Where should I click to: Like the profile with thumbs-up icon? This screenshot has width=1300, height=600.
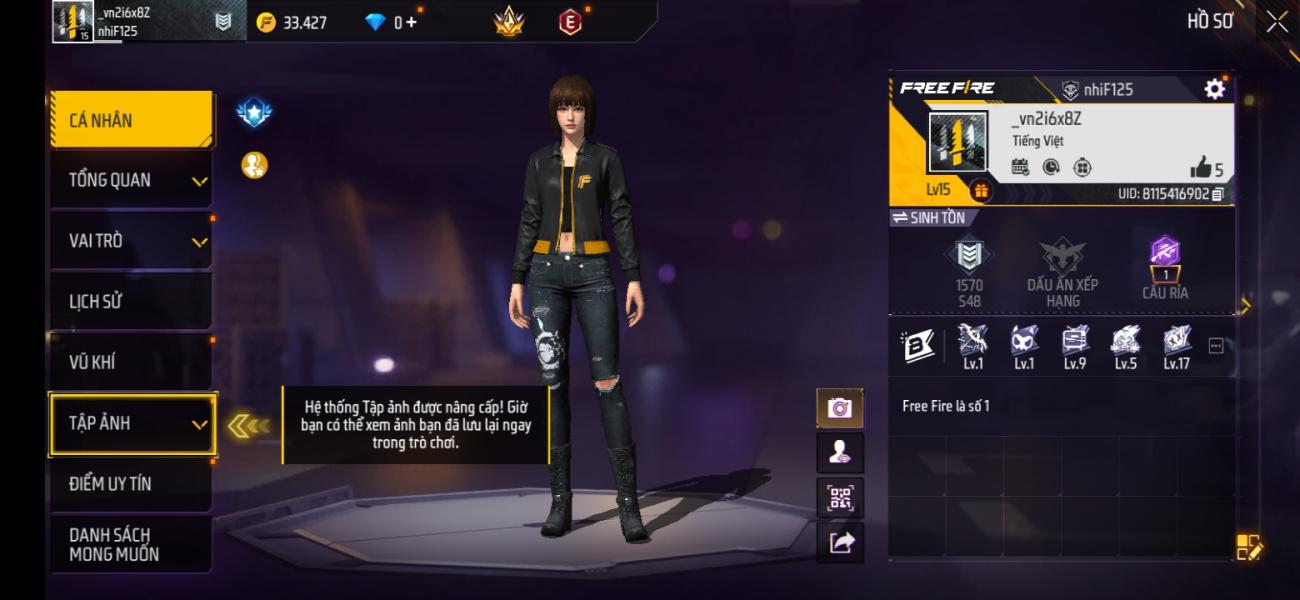1200,167
